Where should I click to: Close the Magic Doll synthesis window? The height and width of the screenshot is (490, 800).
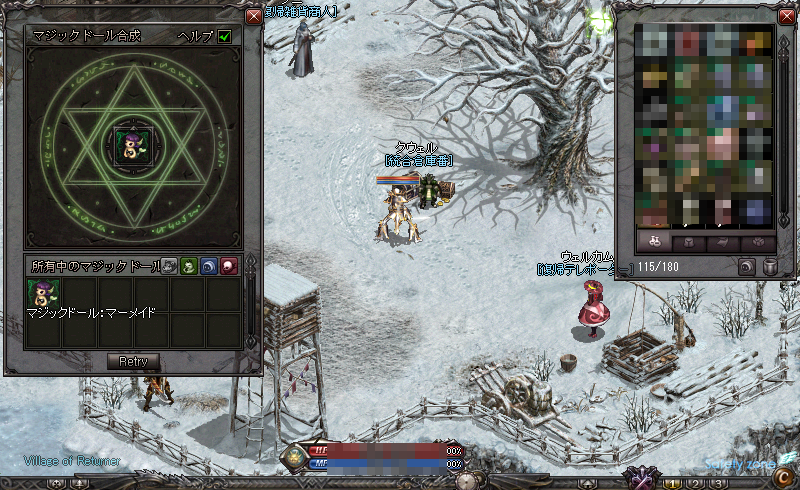(x=253, y=16)
